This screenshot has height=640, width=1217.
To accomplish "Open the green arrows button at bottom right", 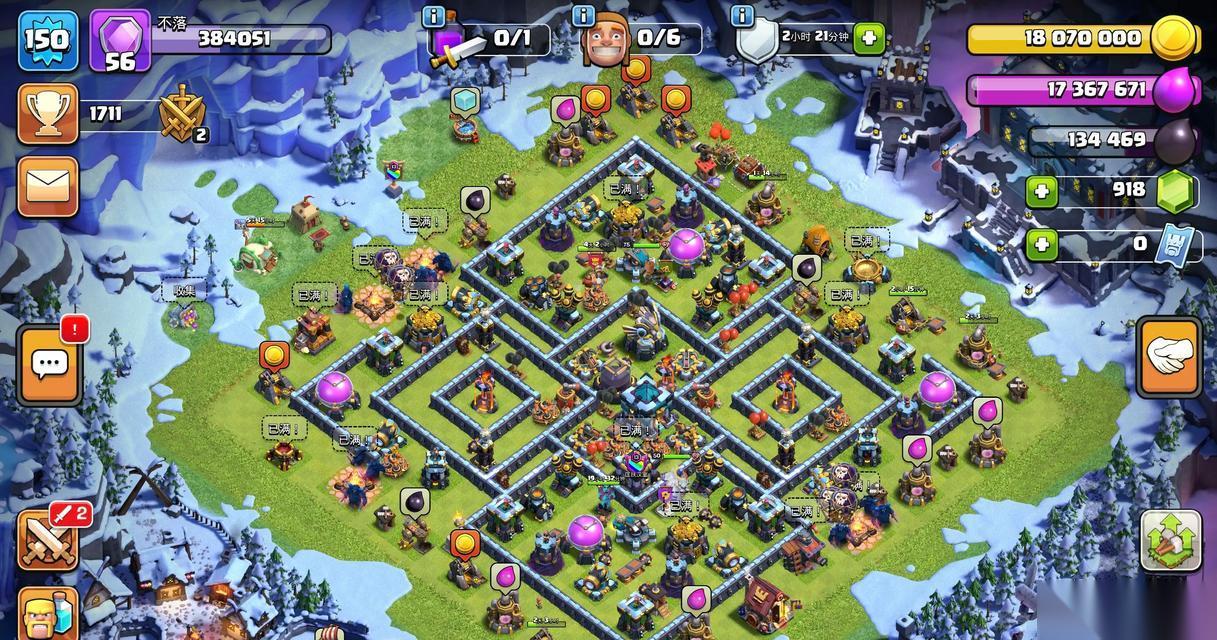I will click(1171, 543).
